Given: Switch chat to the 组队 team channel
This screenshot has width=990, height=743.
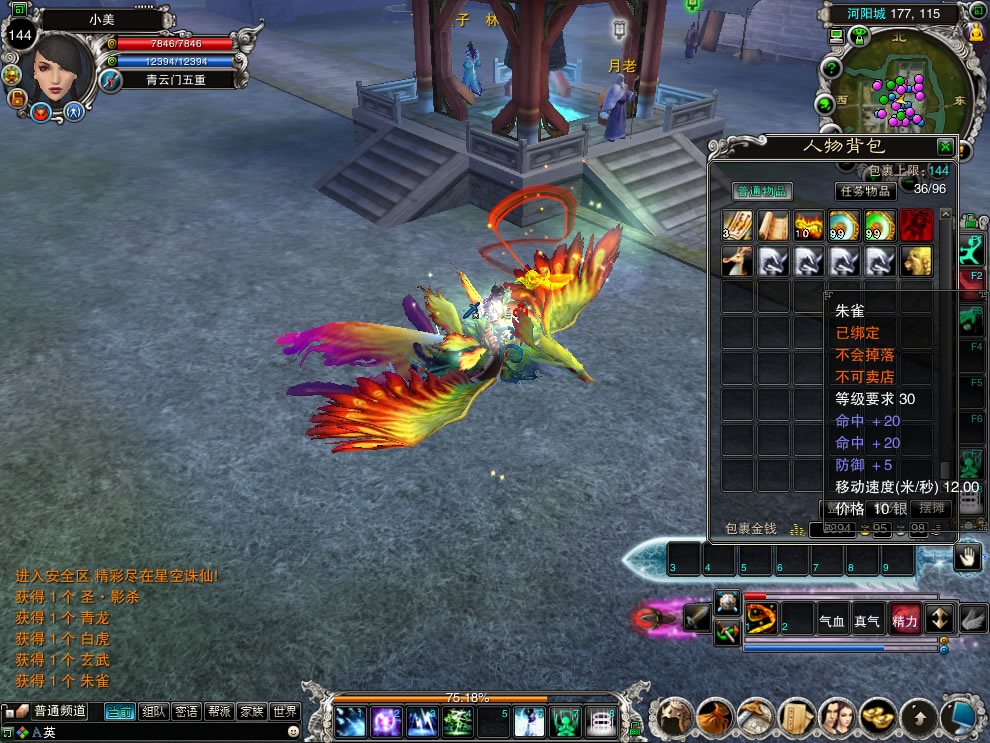Looking at the screenshot, I should tap(153, 712).
